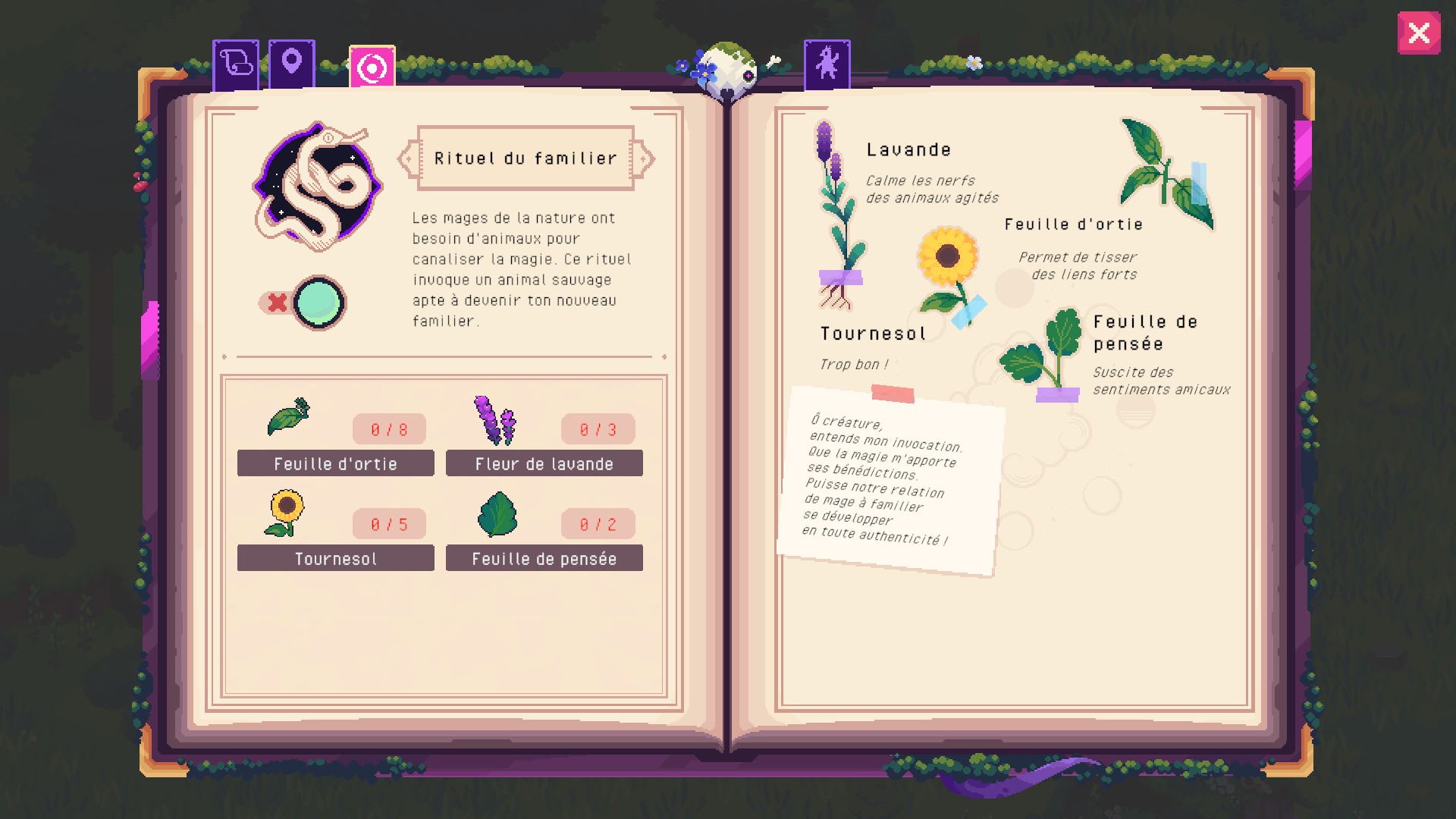Select the pink ritual circle tab

(372, 68)
